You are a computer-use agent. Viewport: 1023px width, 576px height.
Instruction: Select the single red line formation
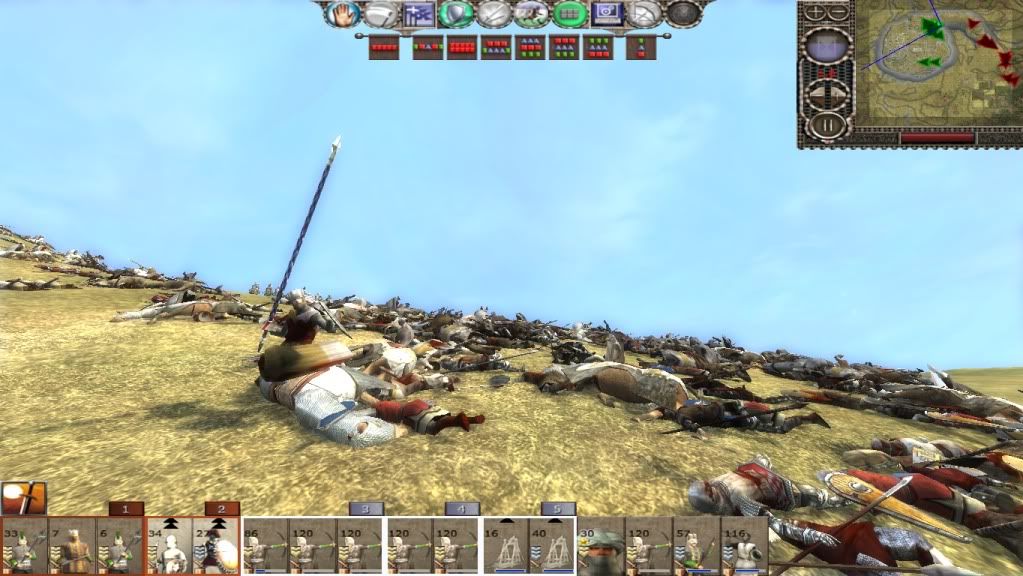384,46
